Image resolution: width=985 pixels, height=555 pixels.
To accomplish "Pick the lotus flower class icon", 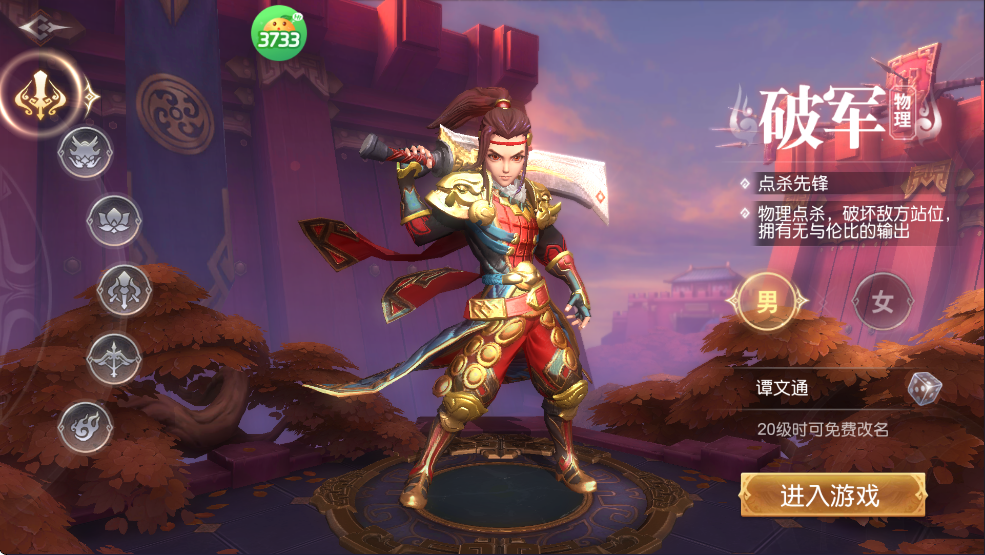I will point(114,220).
